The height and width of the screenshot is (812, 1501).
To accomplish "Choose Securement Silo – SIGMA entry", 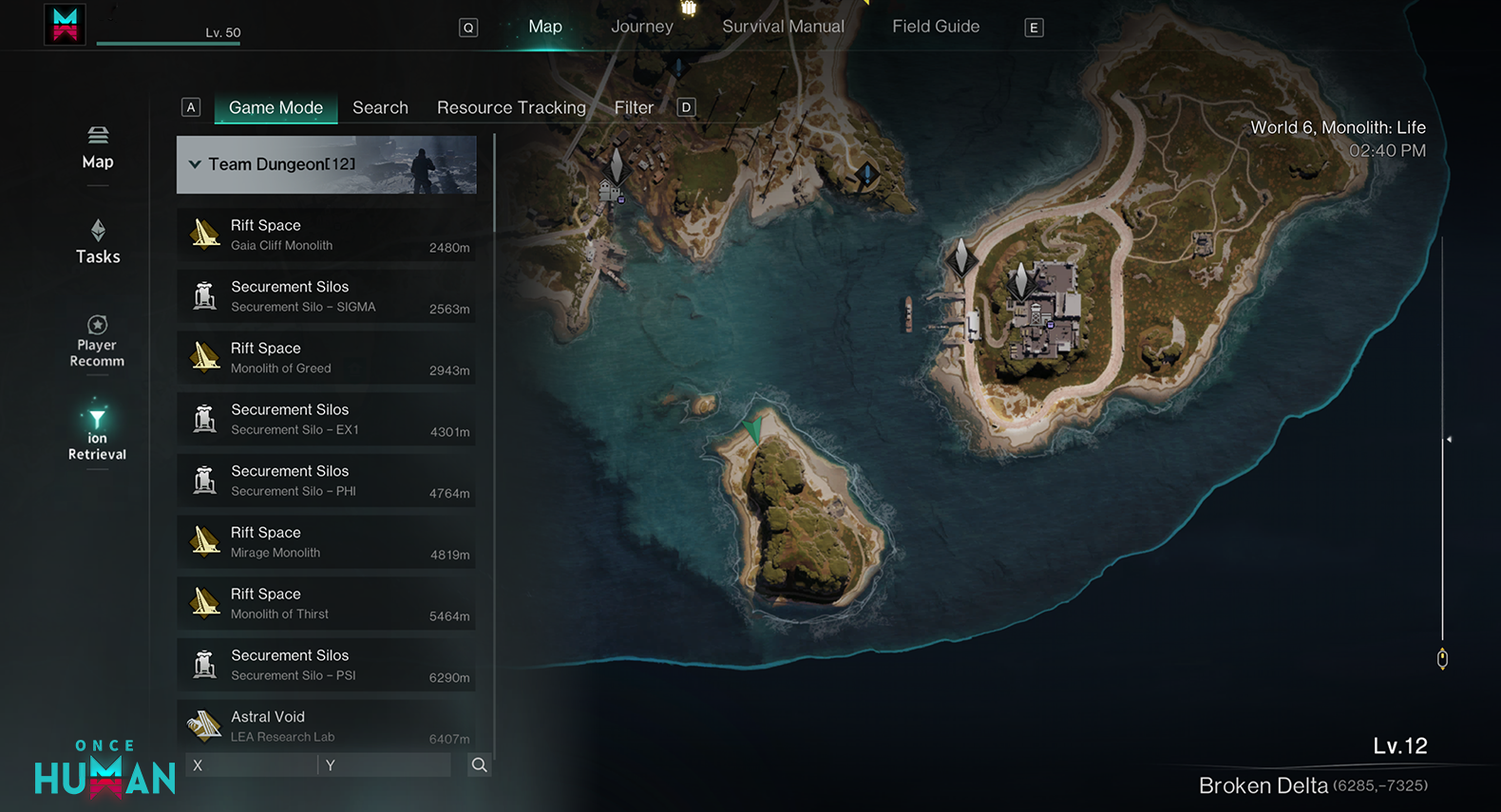I will tap(326, 296).
